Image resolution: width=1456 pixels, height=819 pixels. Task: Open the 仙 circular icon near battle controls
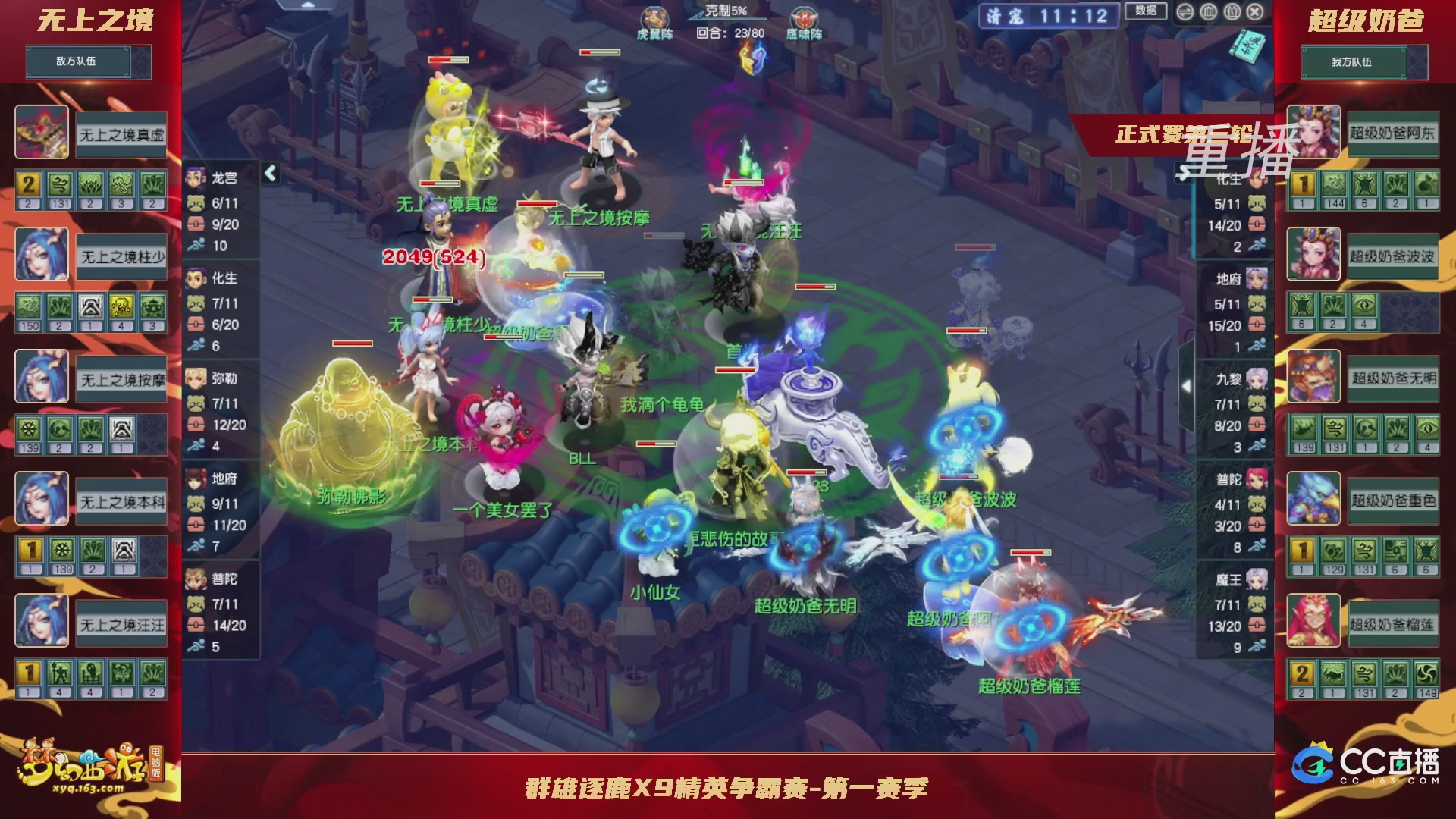[1231, 12]
